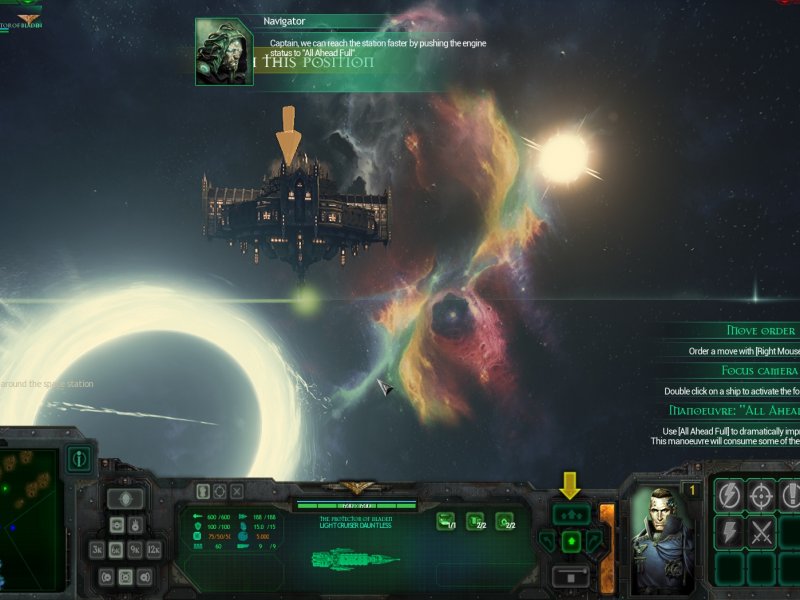Activate the All Ahead Full manoeuvre button
The width and height of the screenshot is (800, 600).
[571, 514]
